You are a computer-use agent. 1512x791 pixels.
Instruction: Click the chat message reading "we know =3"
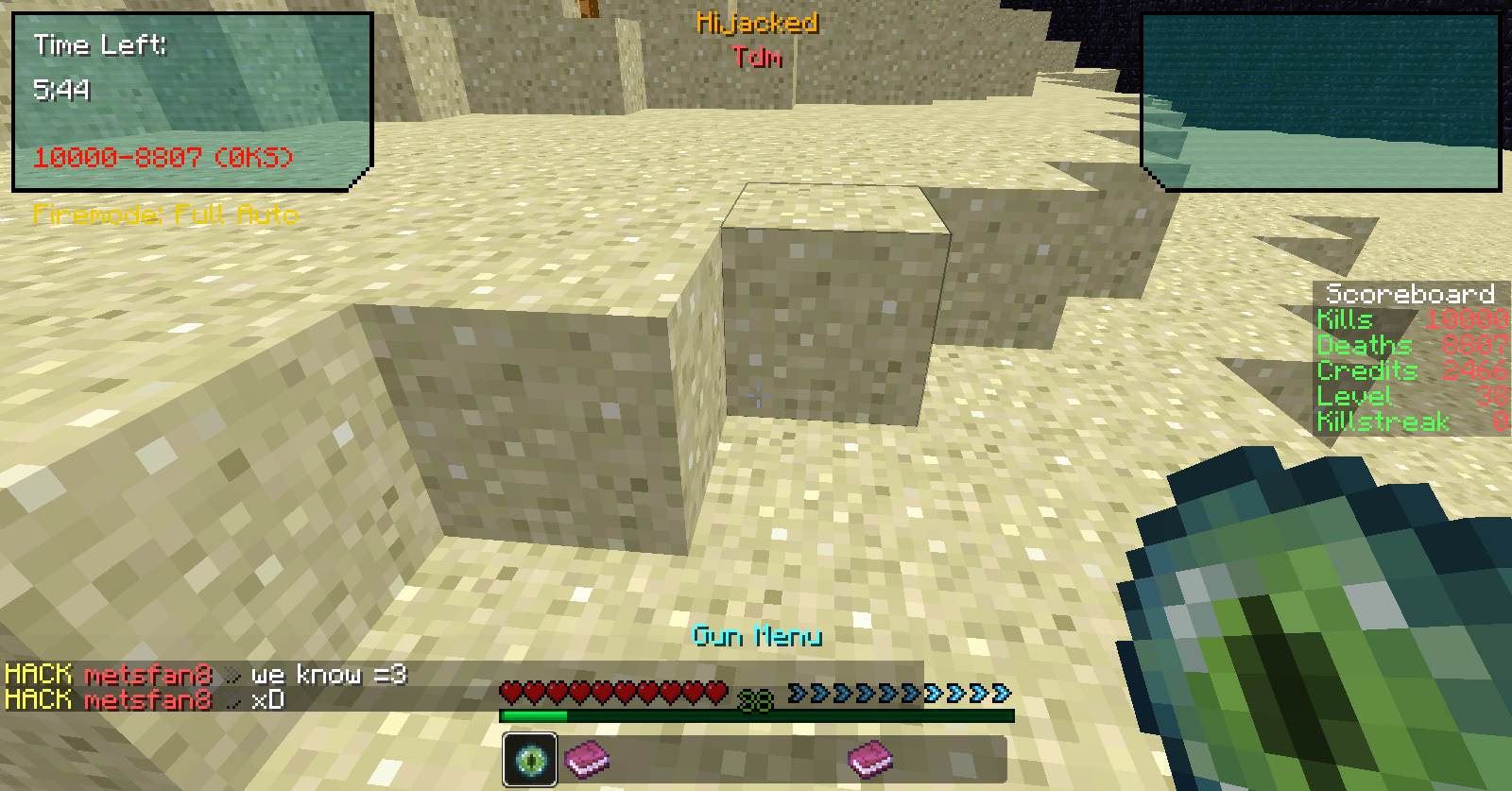(328, 674)
